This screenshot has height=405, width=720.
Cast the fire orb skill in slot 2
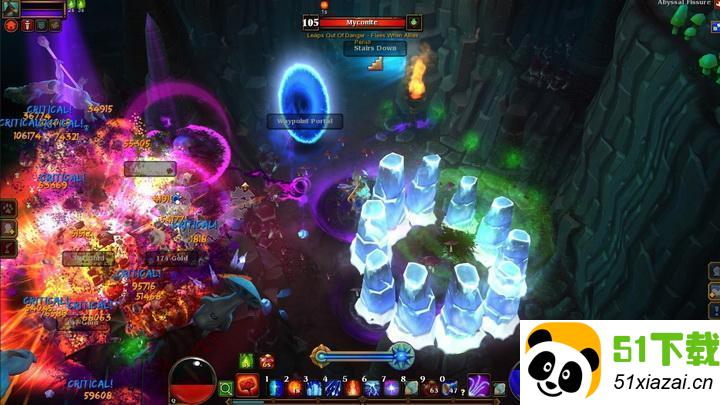coord(294,386)
